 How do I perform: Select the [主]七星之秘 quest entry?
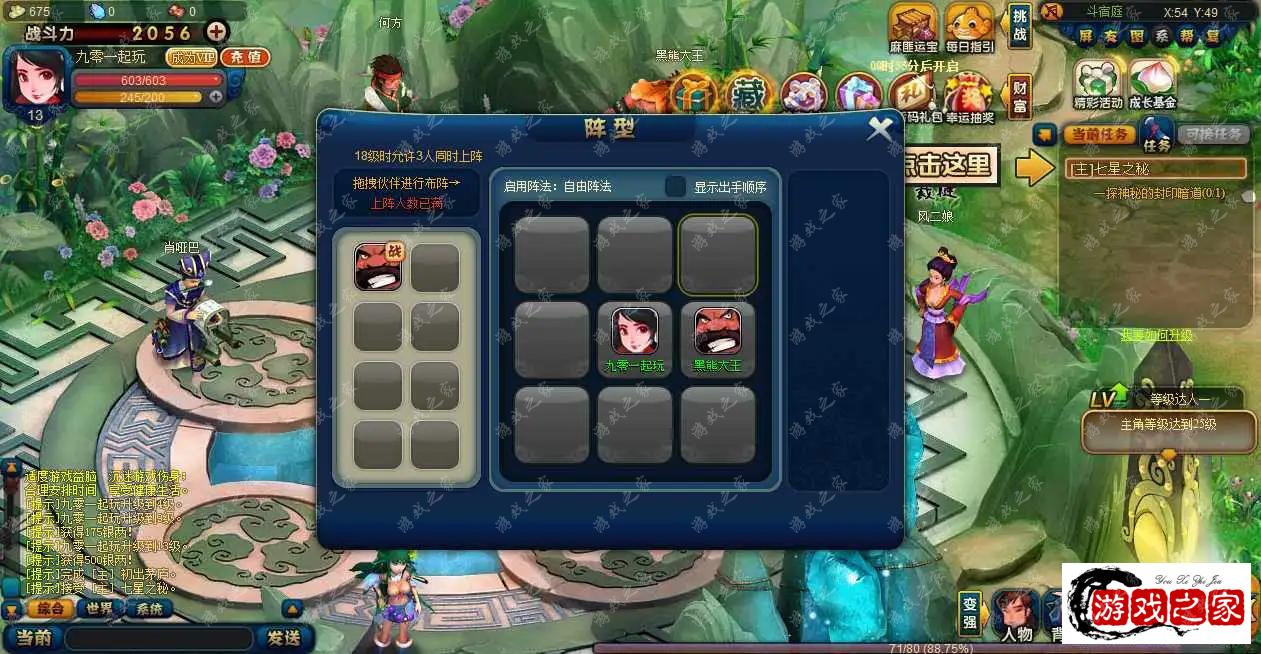[1154, 168]
